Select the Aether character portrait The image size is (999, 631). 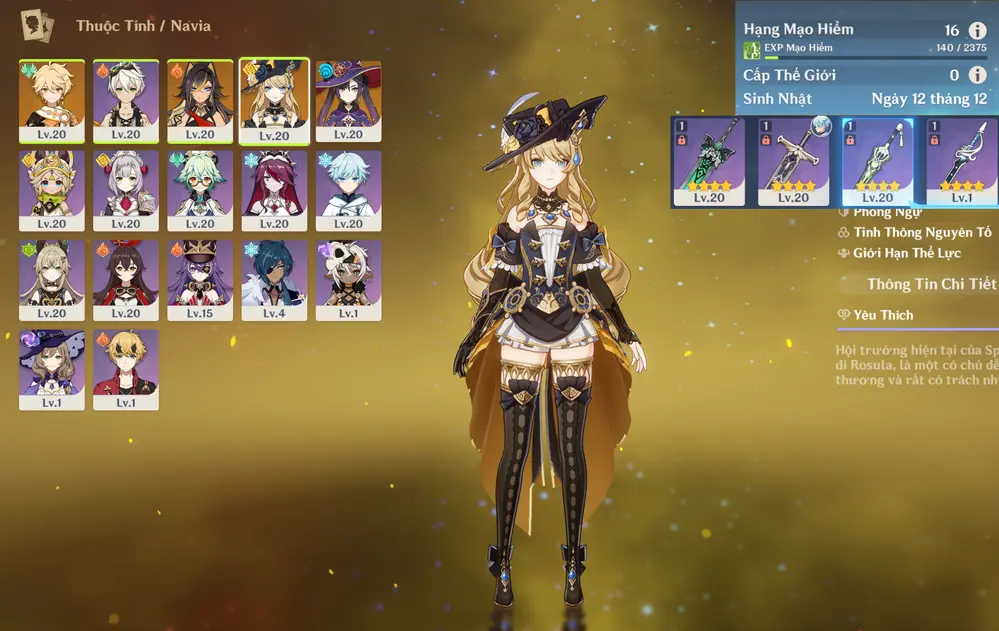pyautogui.click(x=52, y=100)
